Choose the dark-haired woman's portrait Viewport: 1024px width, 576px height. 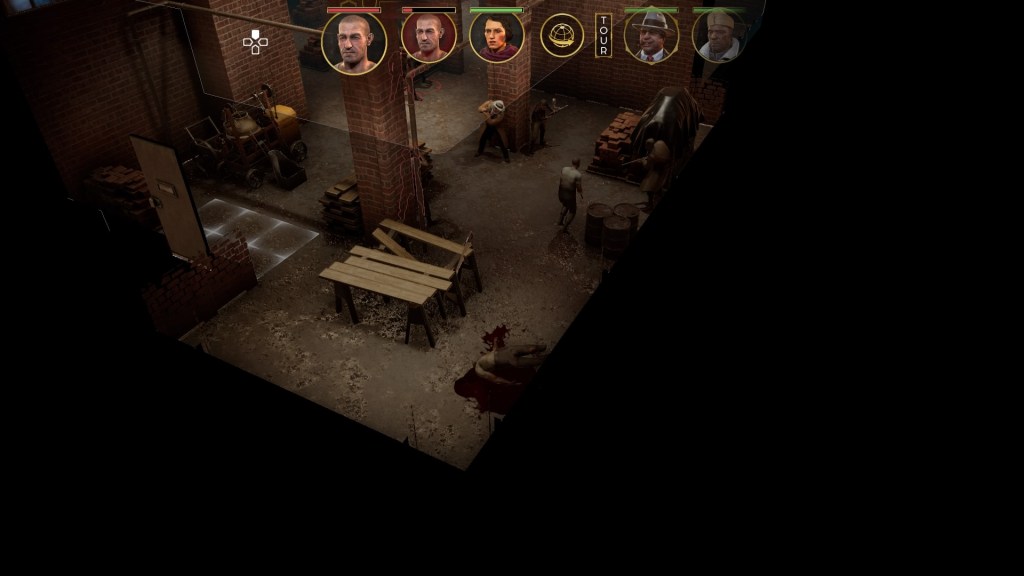[496, 37]
